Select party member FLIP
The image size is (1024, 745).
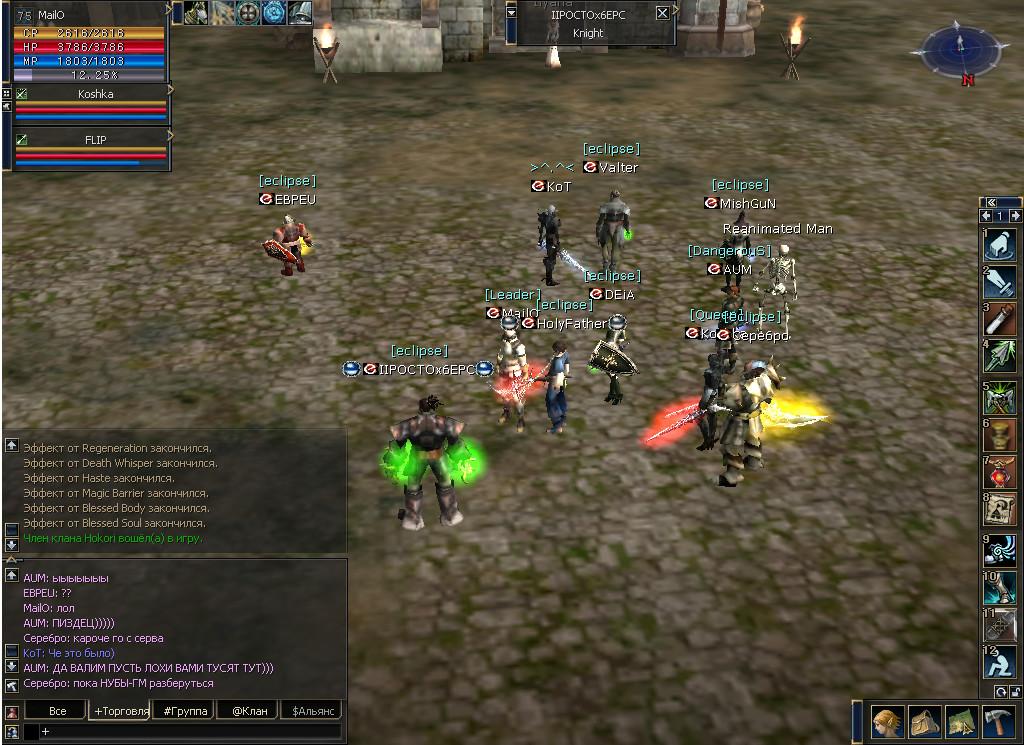[x=95, y=140]
